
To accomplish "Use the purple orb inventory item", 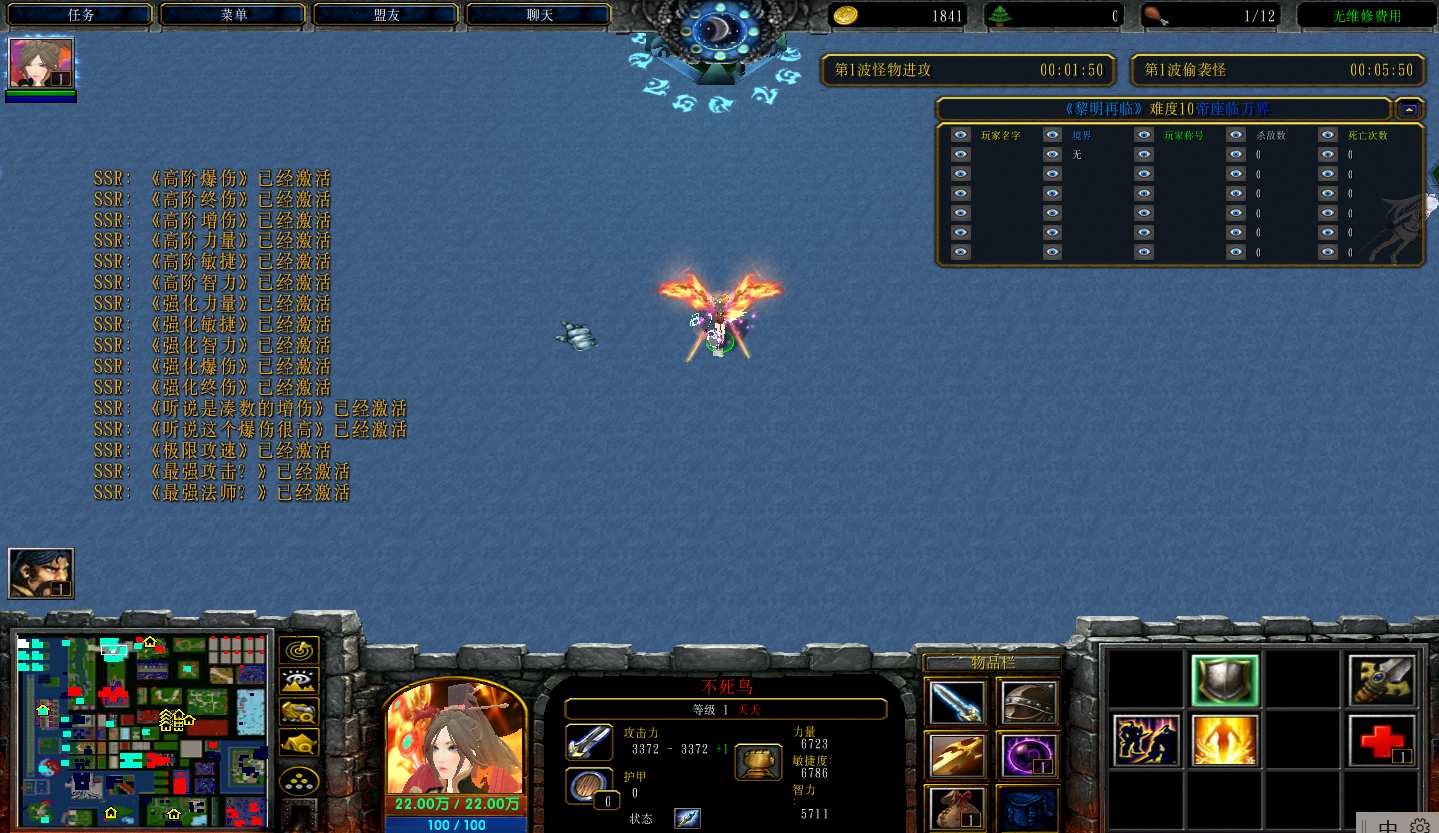I will pos(1030,755).
